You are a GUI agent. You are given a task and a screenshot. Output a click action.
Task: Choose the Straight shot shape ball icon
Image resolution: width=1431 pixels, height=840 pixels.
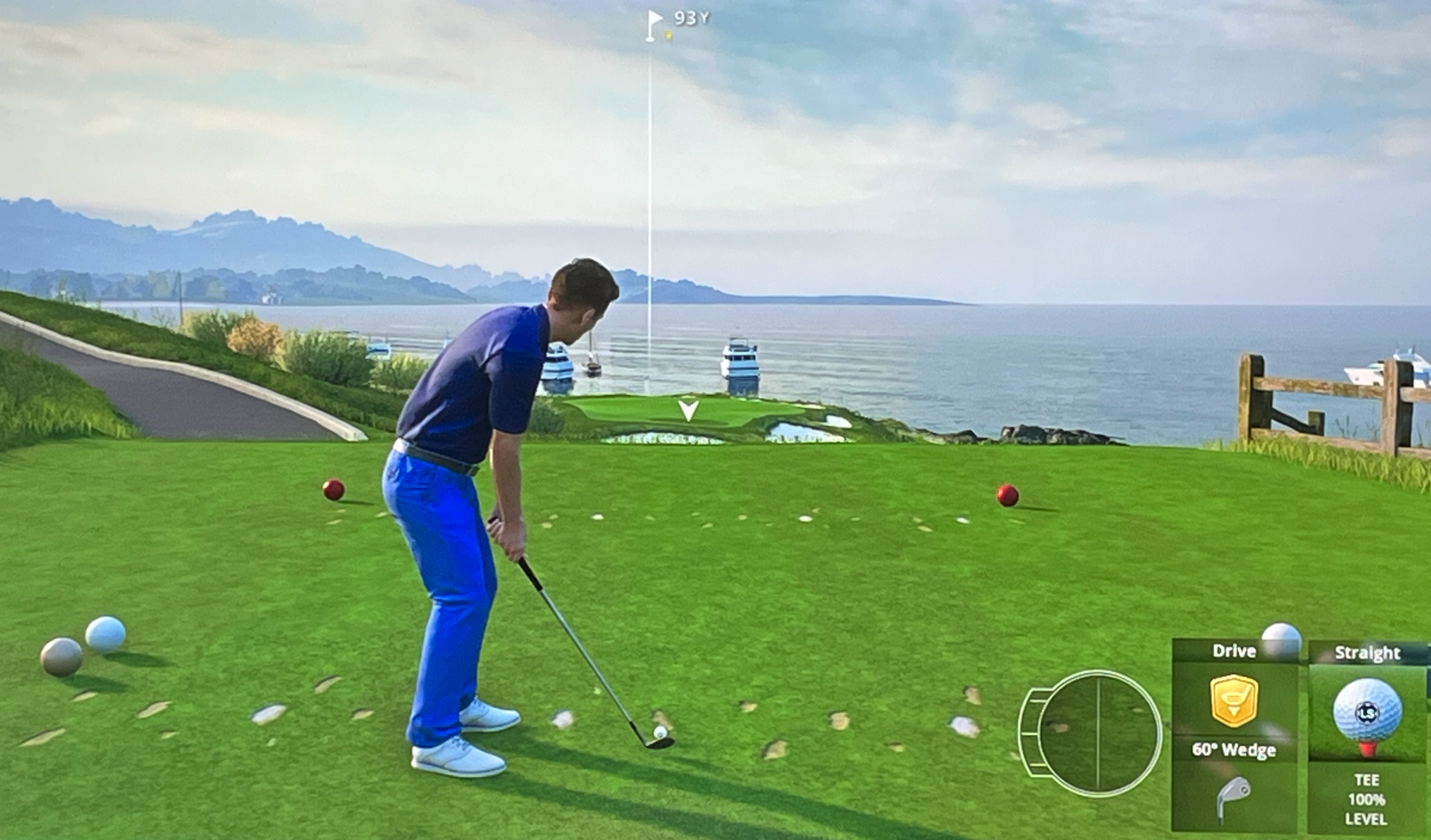click(1367, 712)
